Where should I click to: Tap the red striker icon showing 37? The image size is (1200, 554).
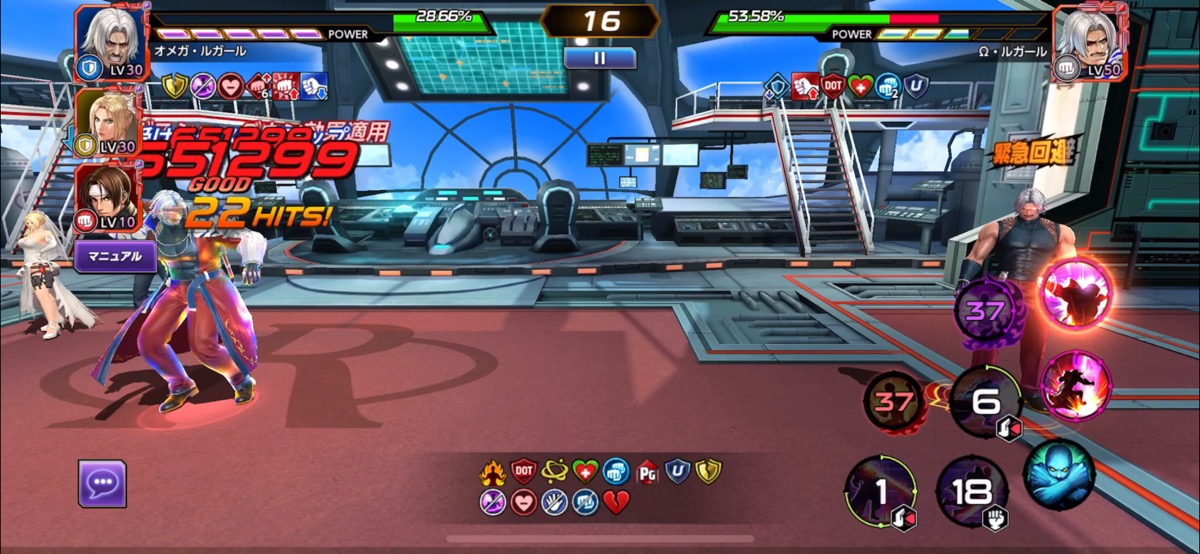pos(893,403)
